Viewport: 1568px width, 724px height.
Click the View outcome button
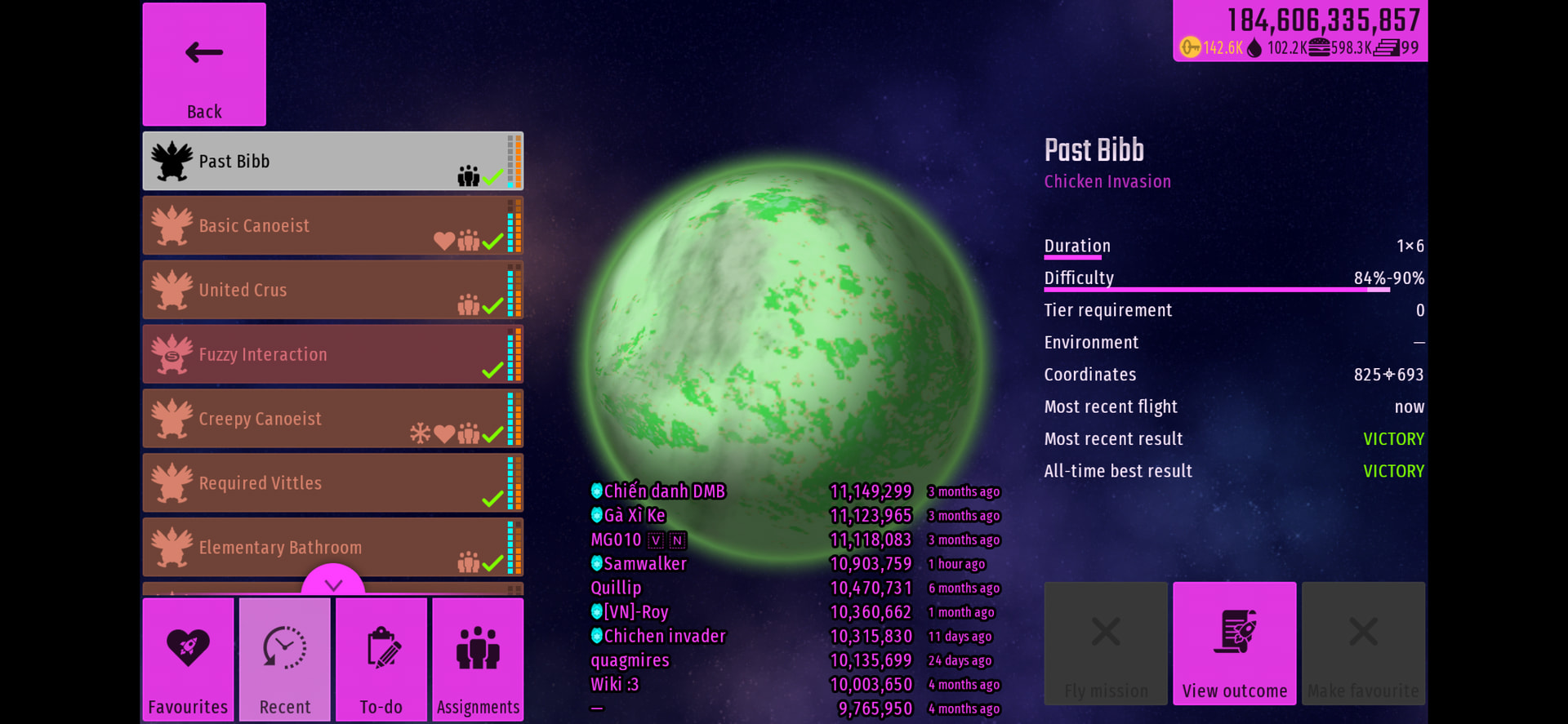(x=1234, y=643)
